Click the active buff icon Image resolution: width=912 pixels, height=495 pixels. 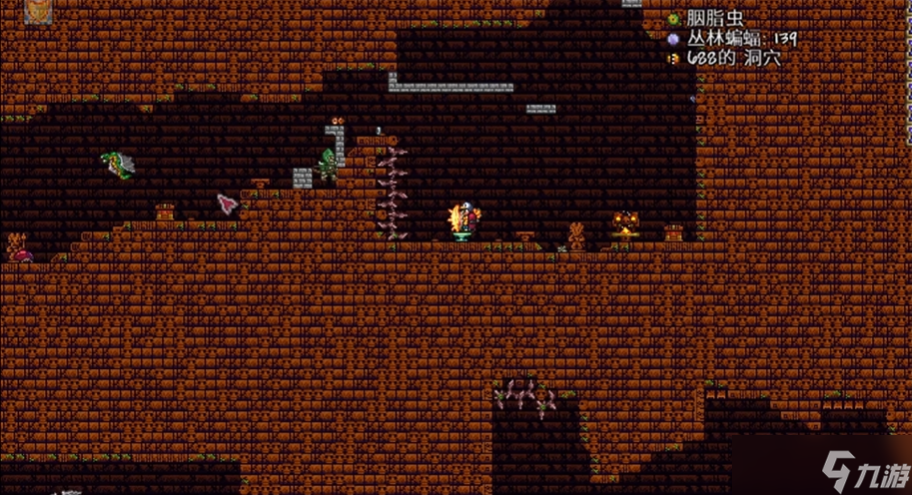[40, 11]
